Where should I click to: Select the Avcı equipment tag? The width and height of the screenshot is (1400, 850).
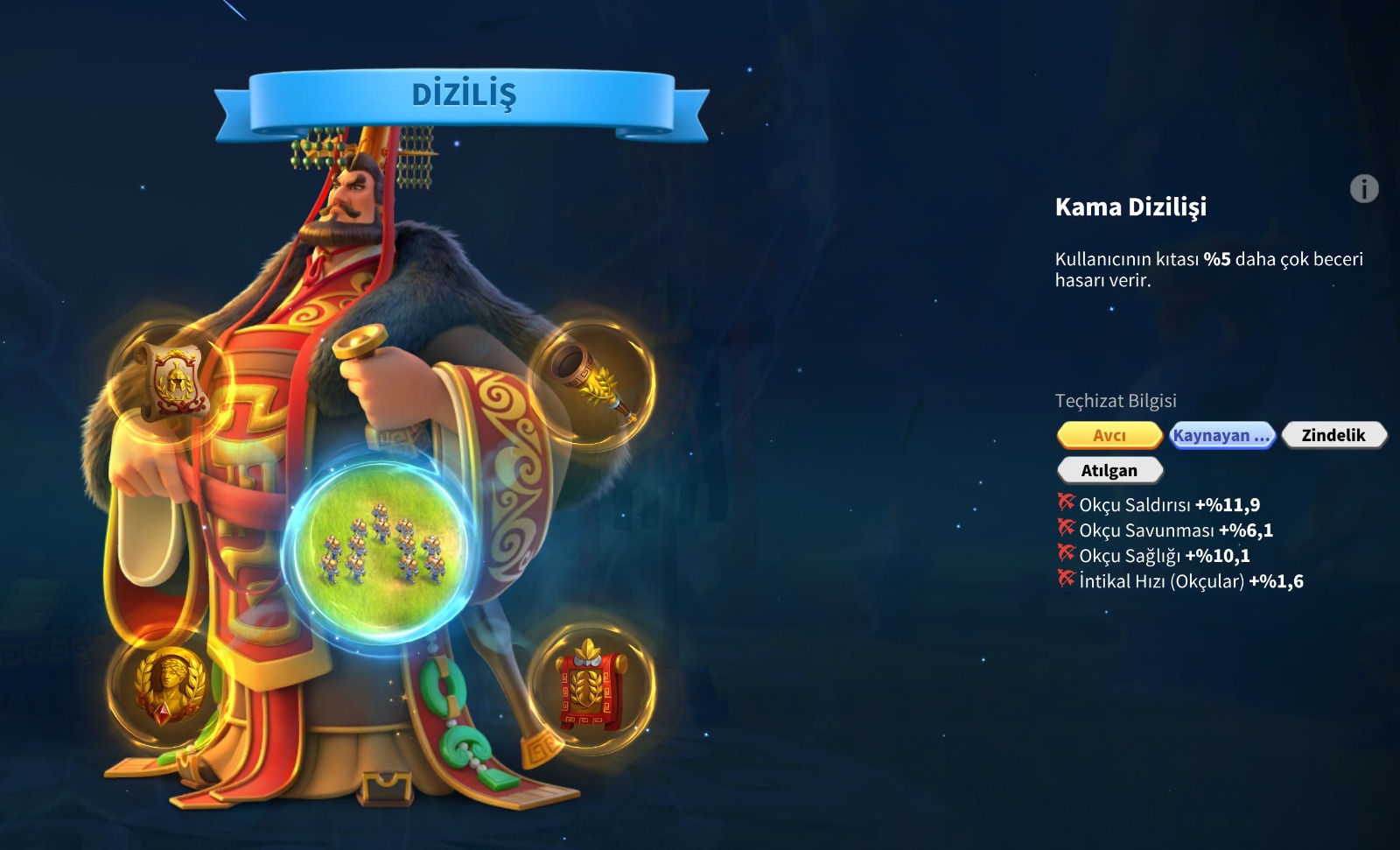tap(1109, 435)
